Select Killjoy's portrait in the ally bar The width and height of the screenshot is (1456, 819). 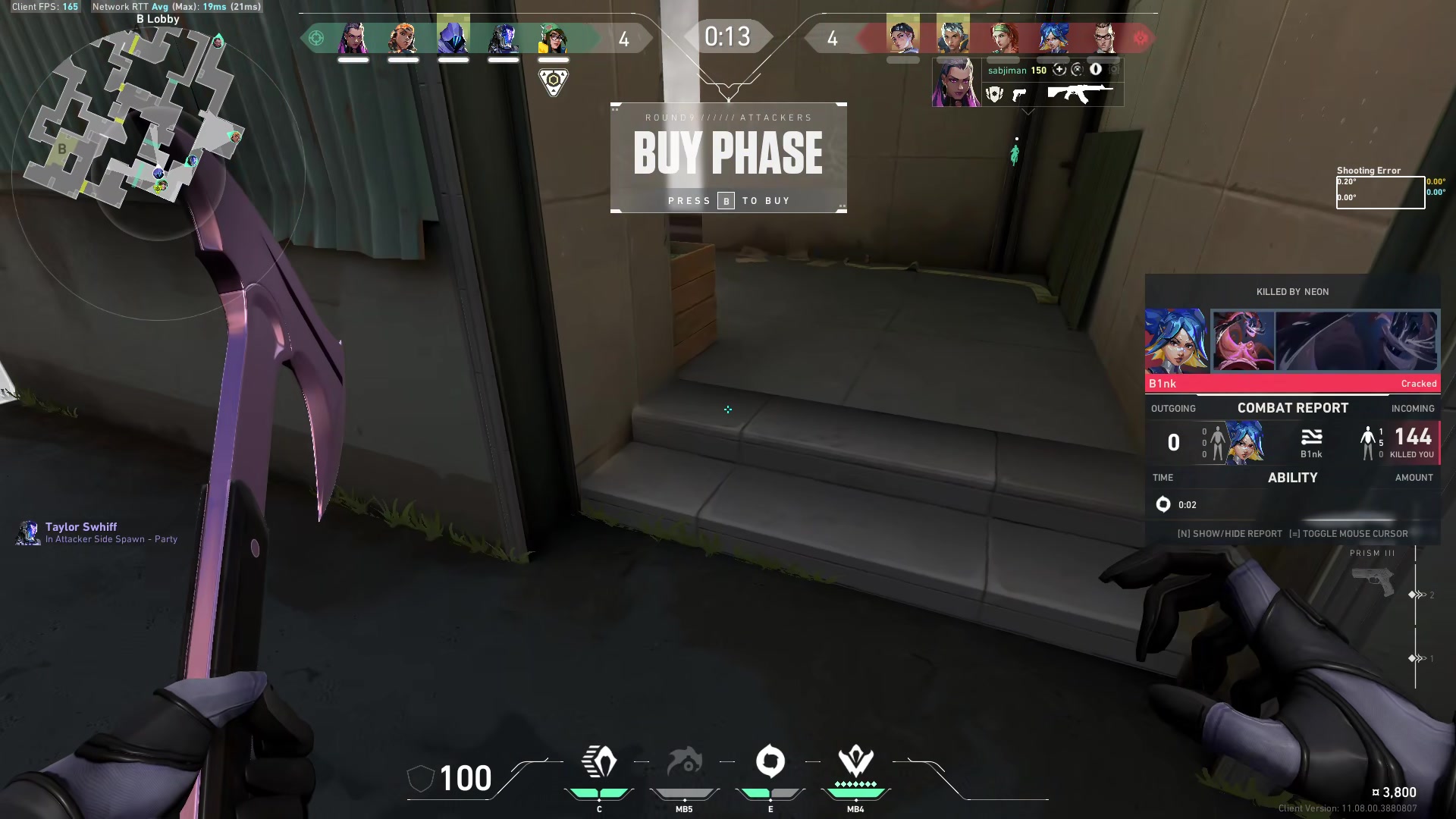554,37
